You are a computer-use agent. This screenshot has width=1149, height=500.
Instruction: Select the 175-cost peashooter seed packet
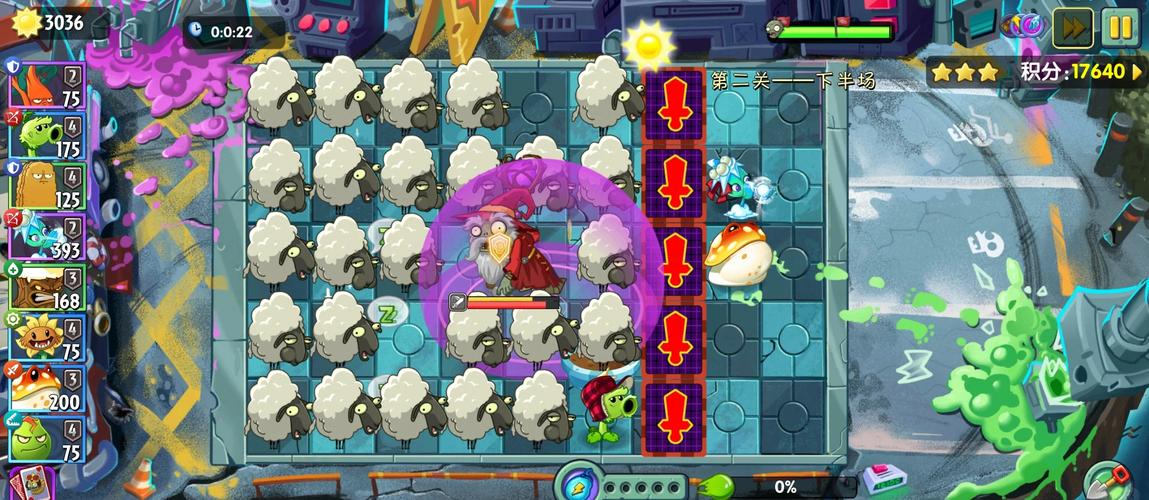click(x=47, y=135)
